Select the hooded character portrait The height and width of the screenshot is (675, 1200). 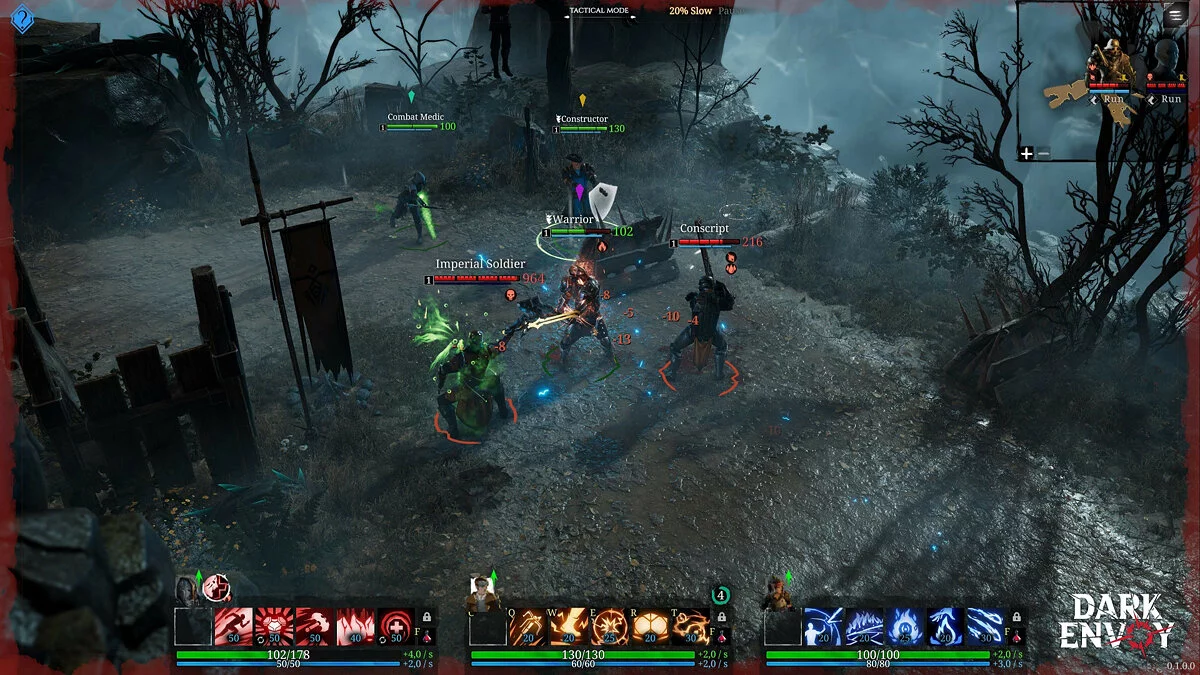pos(186,590)
